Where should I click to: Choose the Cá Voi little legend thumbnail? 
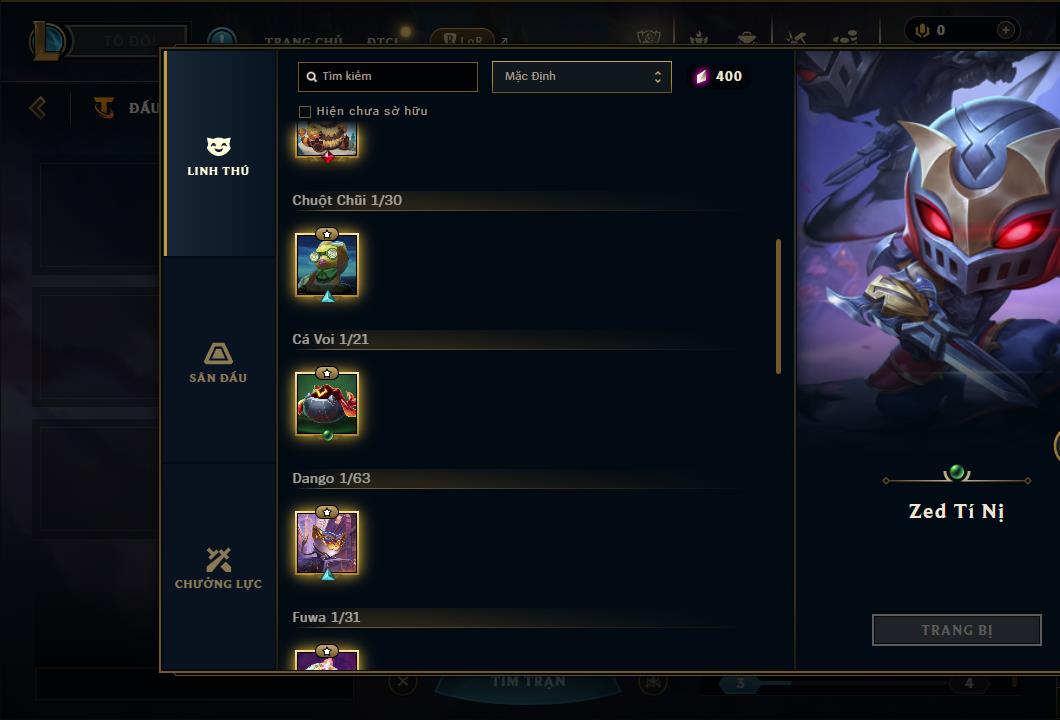pos(327,404)
